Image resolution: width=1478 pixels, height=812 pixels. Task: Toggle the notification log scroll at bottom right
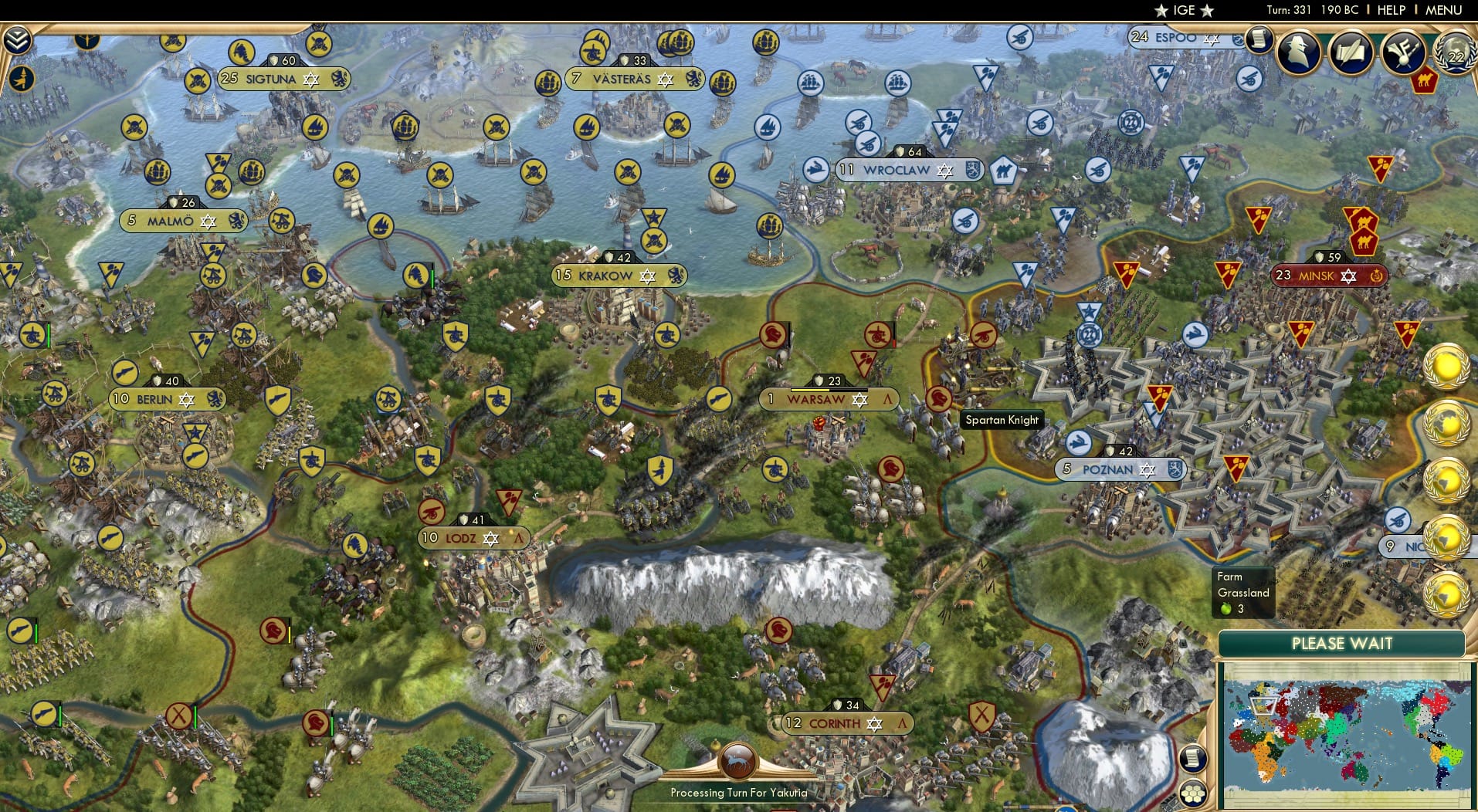(1194, 760)
